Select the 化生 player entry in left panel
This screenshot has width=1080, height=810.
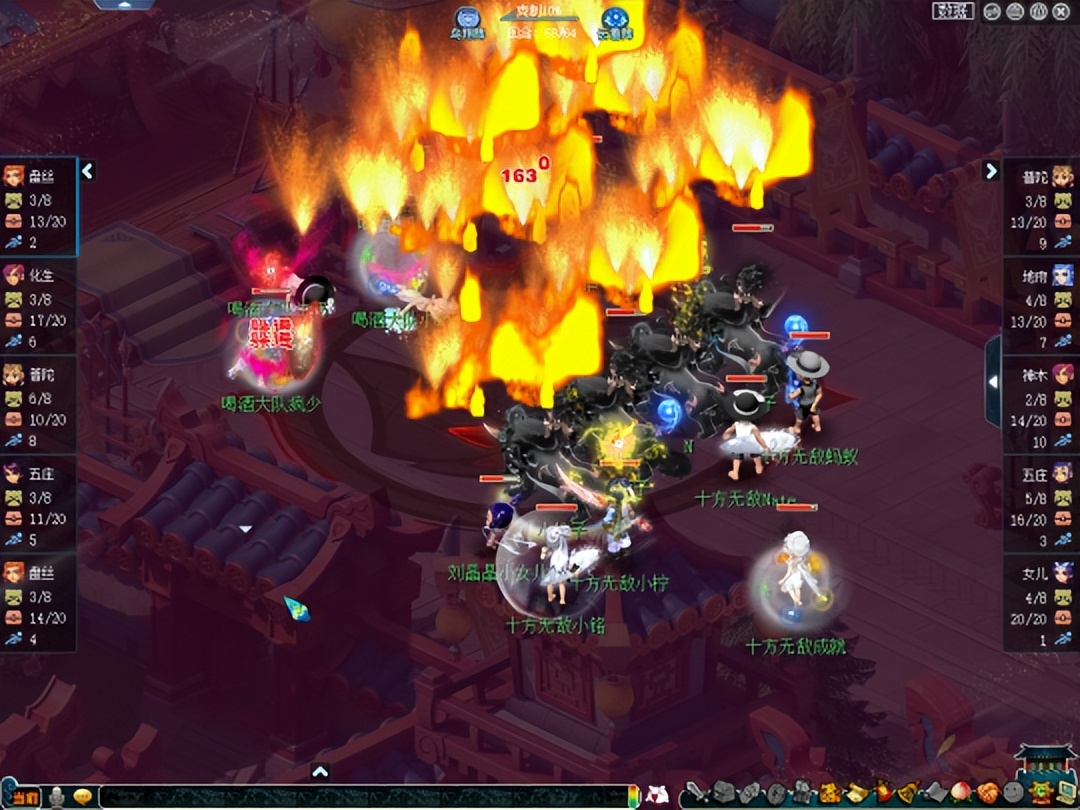(x=38, y=305)
